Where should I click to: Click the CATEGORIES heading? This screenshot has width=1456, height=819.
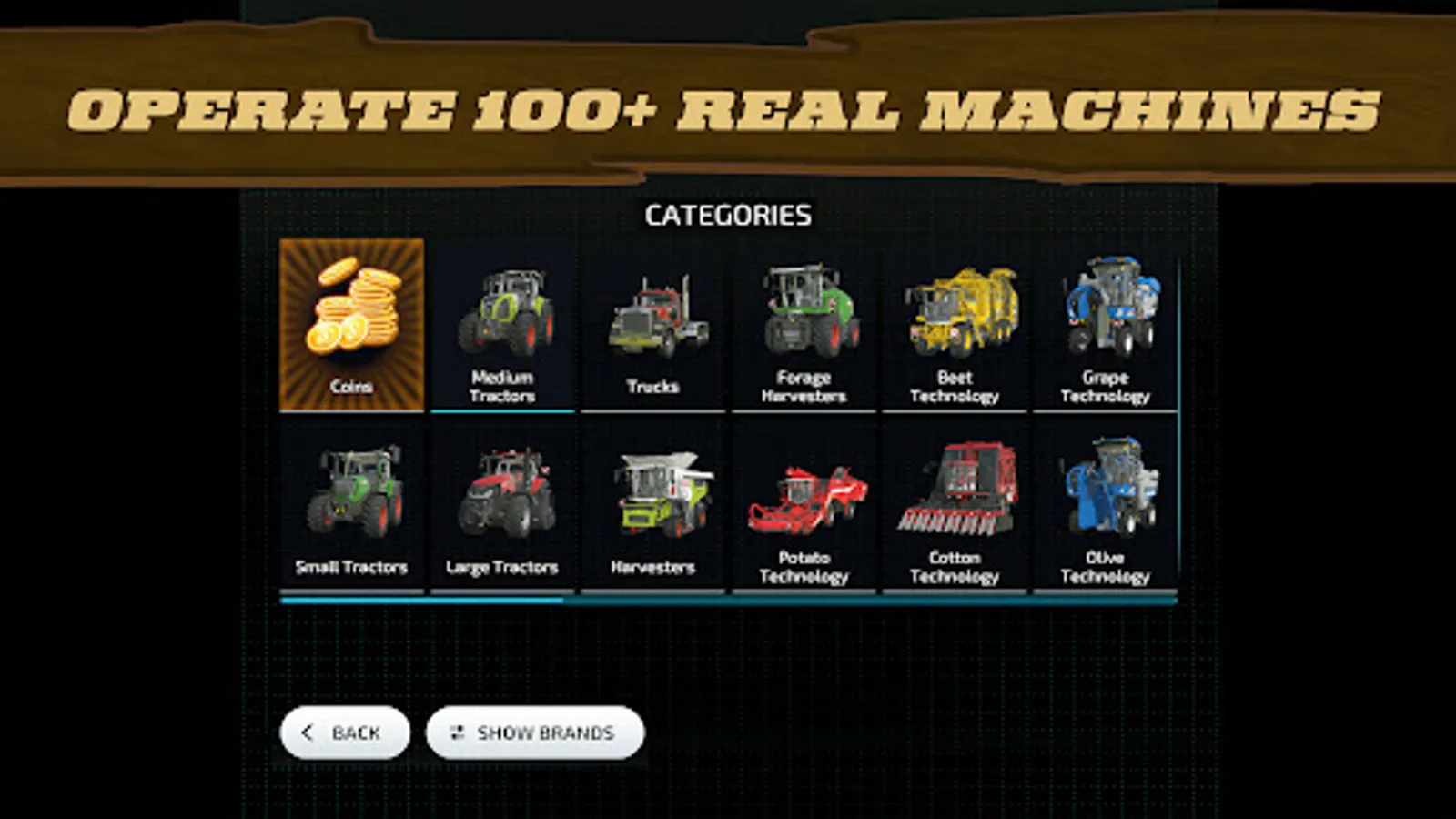coord(728,216)
